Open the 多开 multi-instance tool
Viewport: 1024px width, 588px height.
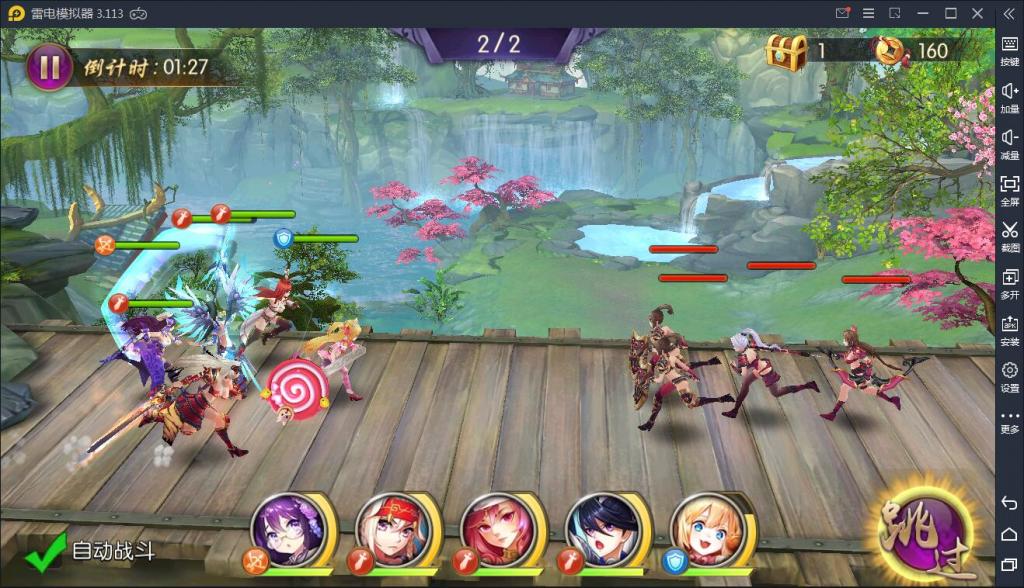coord(1009,283)
